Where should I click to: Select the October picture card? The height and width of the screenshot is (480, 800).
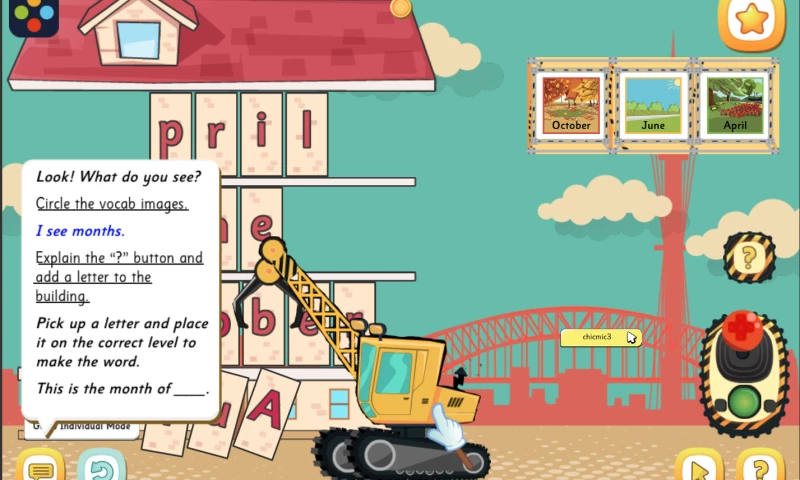(x=571, y=104)
